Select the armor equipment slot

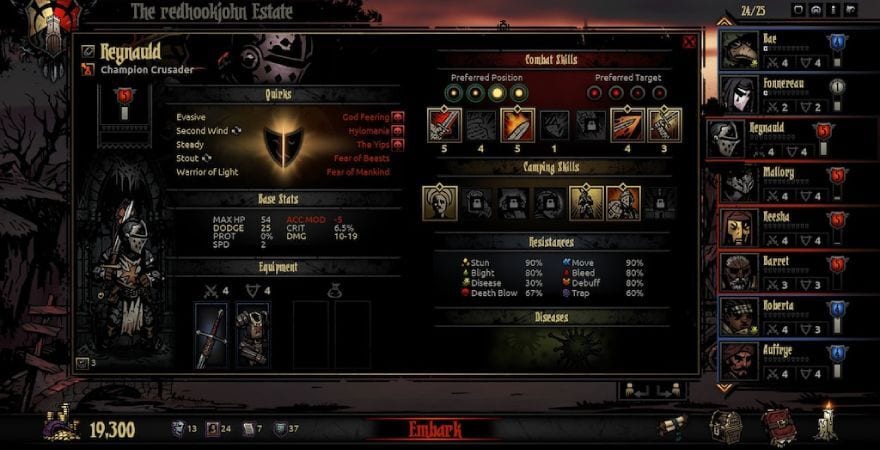(x=252, y=335)
